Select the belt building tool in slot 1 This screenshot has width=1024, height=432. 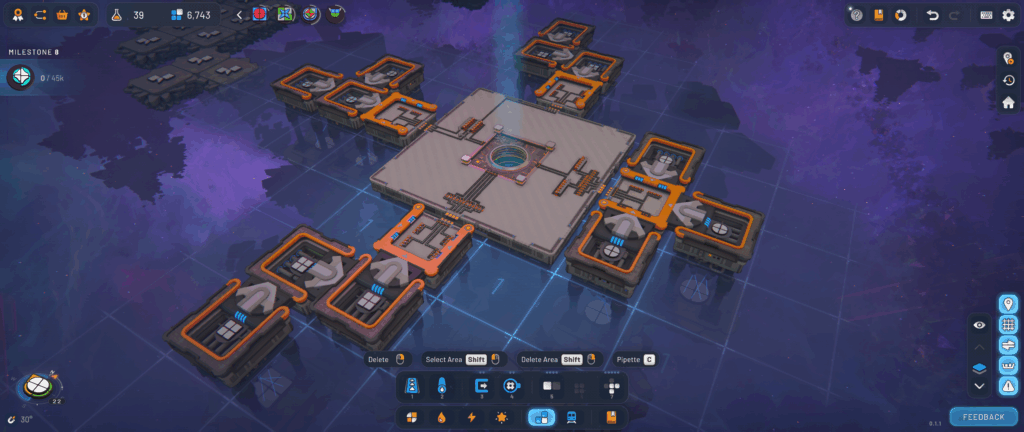[411, 385]
